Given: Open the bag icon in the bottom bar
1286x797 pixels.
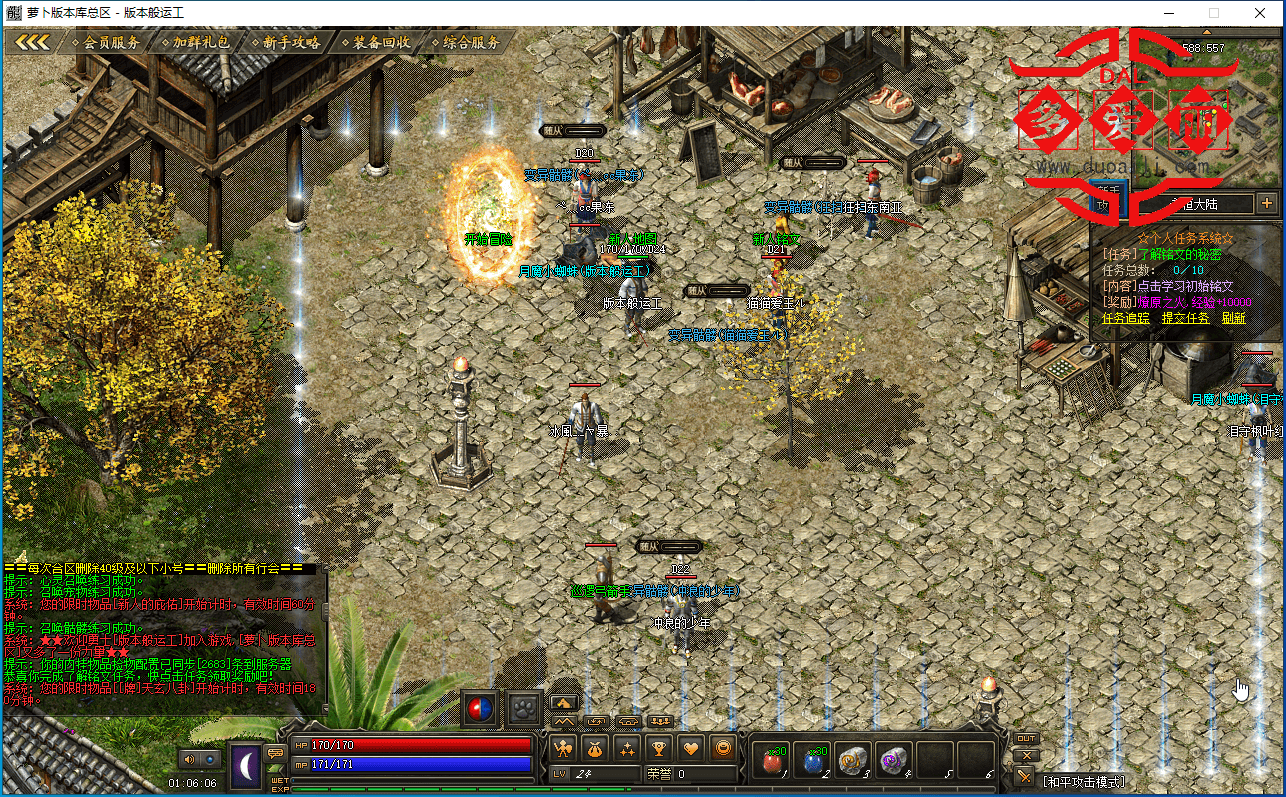Looking at the screenshot, I should point(595,747).
